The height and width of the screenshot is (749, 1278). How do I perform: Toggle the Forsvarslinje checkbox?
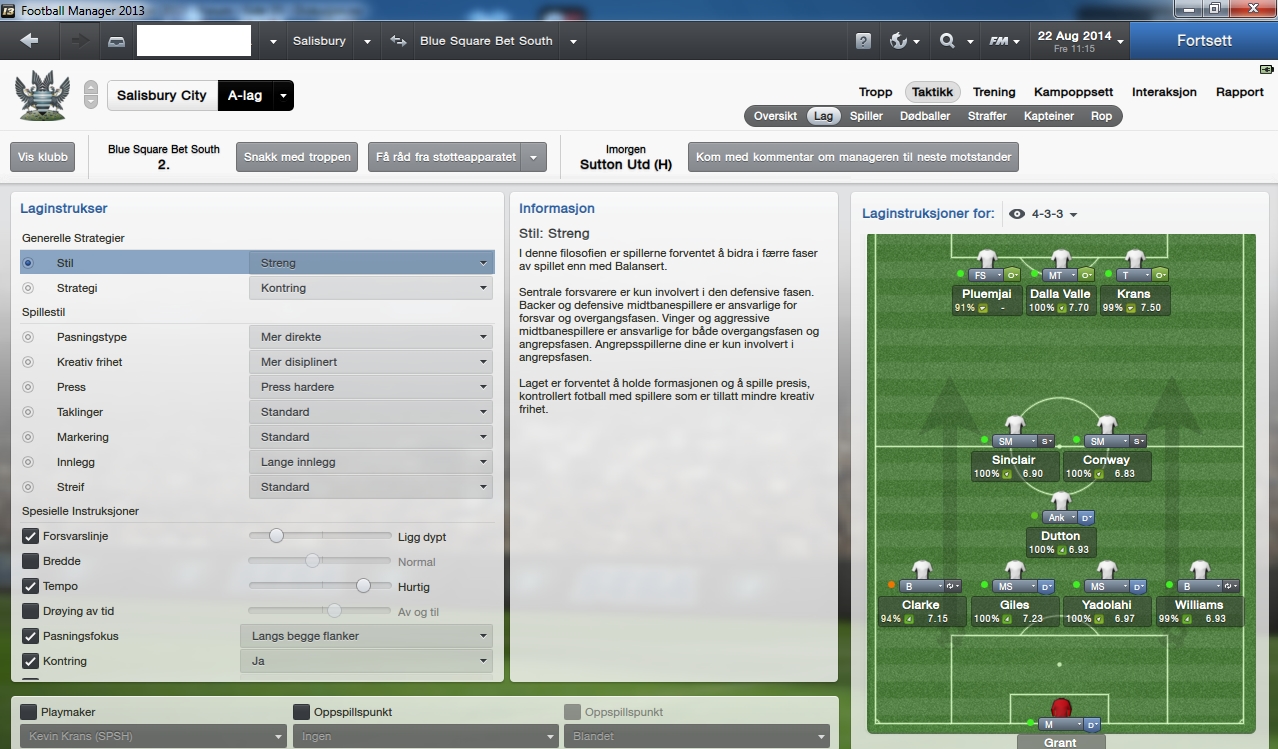click(31, 536)
